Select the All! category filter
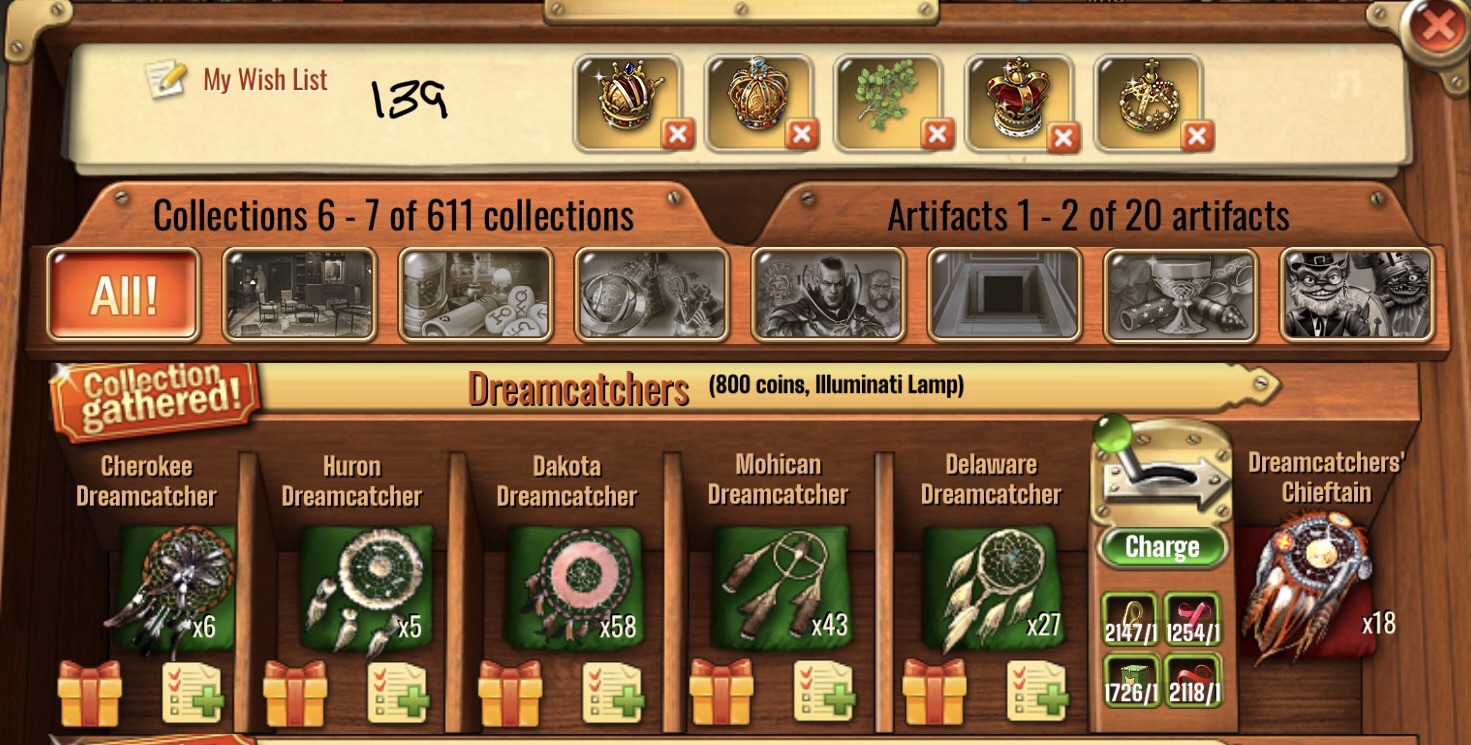 coord(123,295)
